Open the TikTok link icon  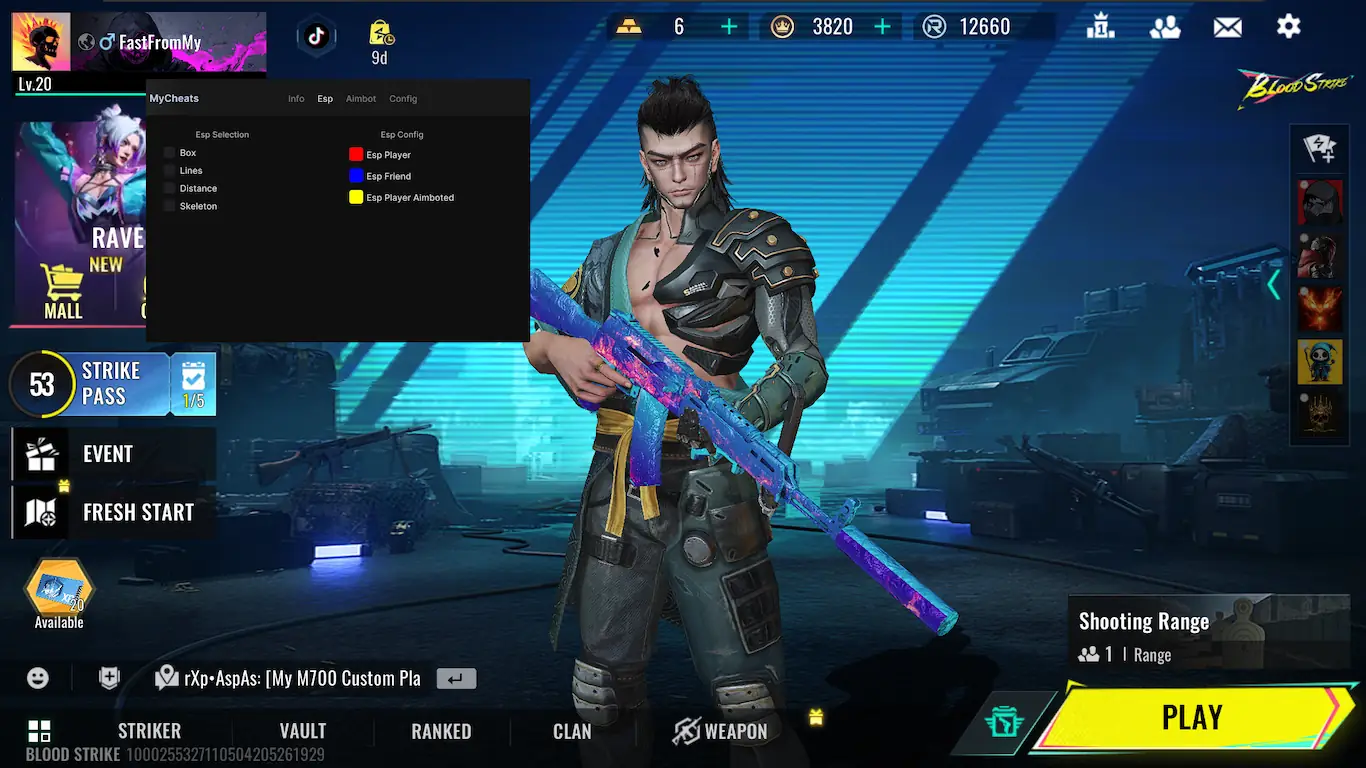316,37
